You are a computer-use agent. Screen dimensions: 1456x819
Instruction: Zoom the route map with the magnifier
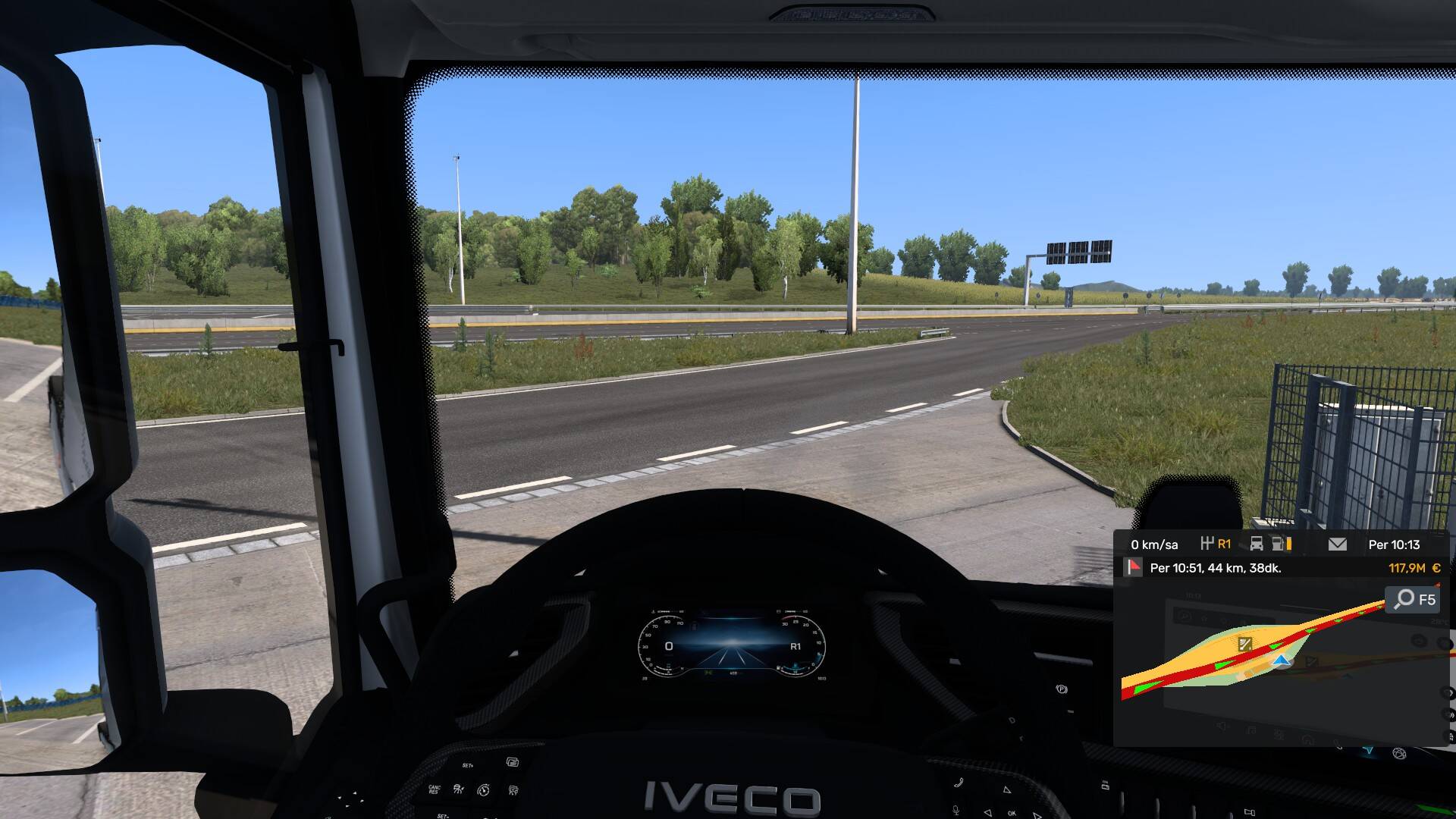1405,599
